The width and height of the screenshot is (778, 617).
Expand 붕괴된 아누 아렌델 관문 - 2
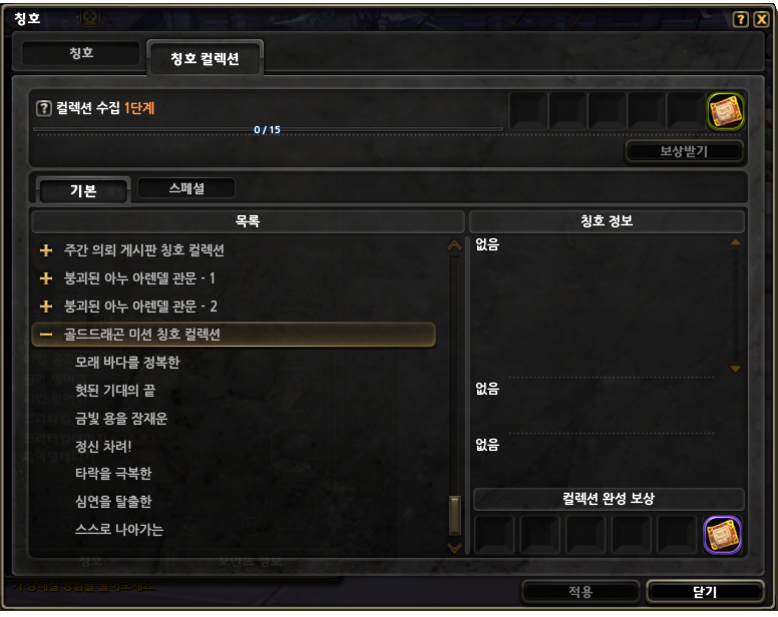coord(45,306)
